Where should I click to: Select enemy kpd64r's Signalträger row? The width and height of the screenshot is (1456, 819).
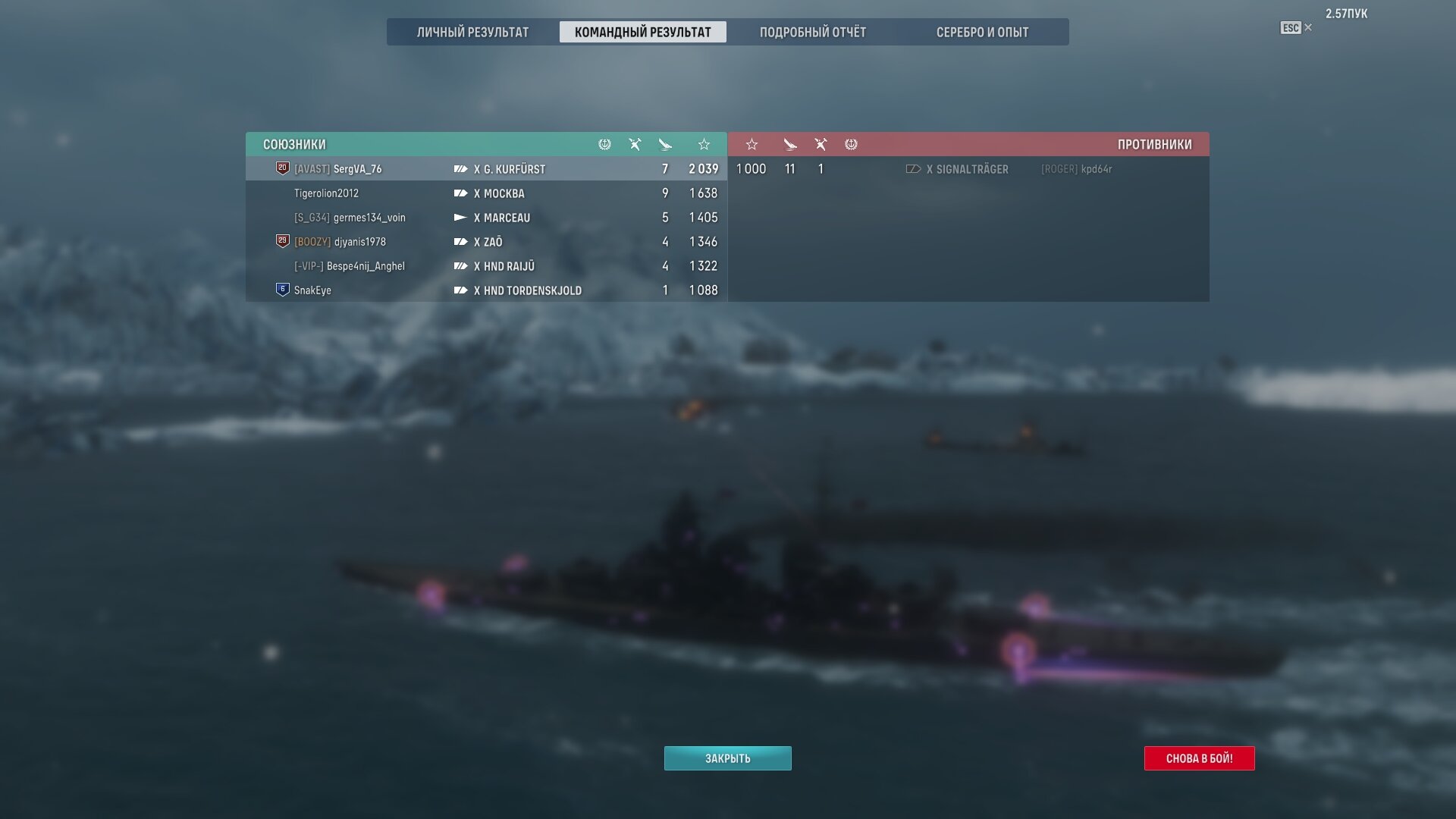click(x=968, y=169)
